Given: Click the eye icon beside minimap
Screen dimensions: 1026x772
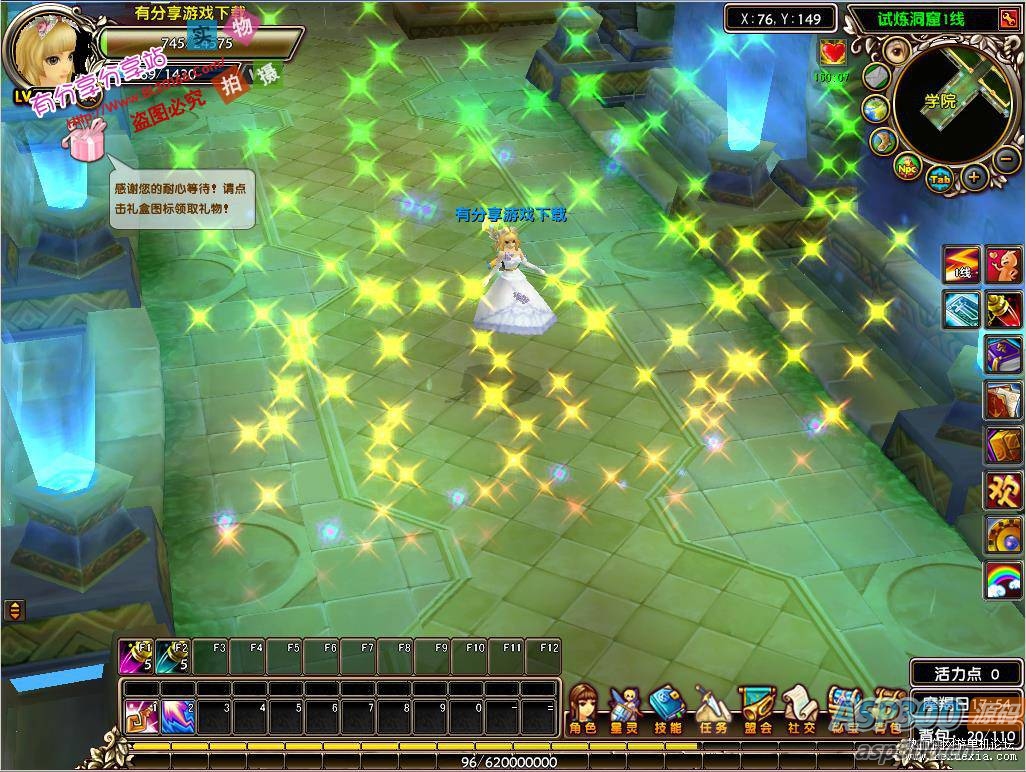Looking at the screenshot, I should pyautogui.click(x=897, y=52).
